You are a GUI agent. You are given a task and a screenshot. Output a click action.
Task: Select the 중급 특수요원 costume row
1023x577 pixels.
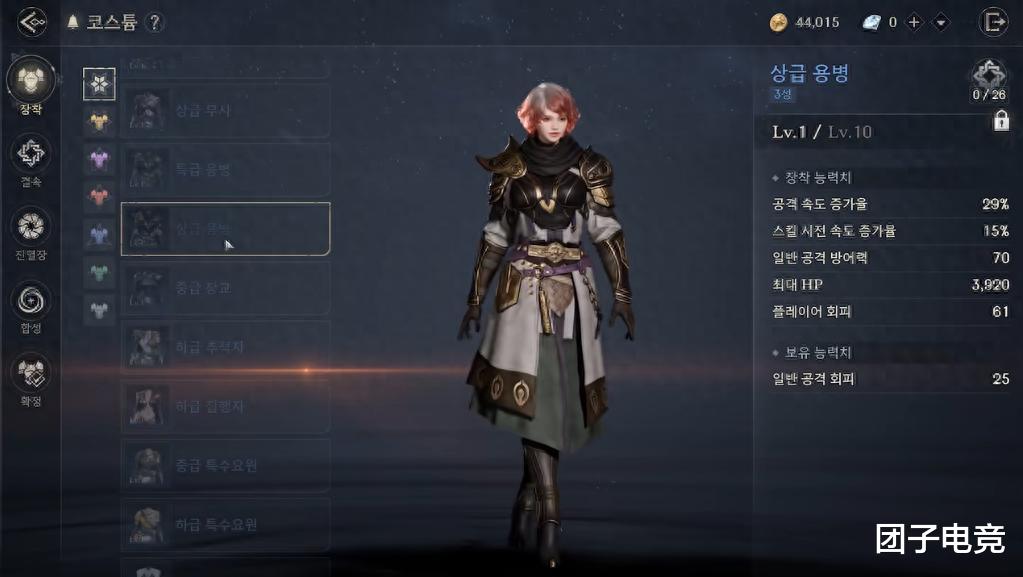click(225, 465)
